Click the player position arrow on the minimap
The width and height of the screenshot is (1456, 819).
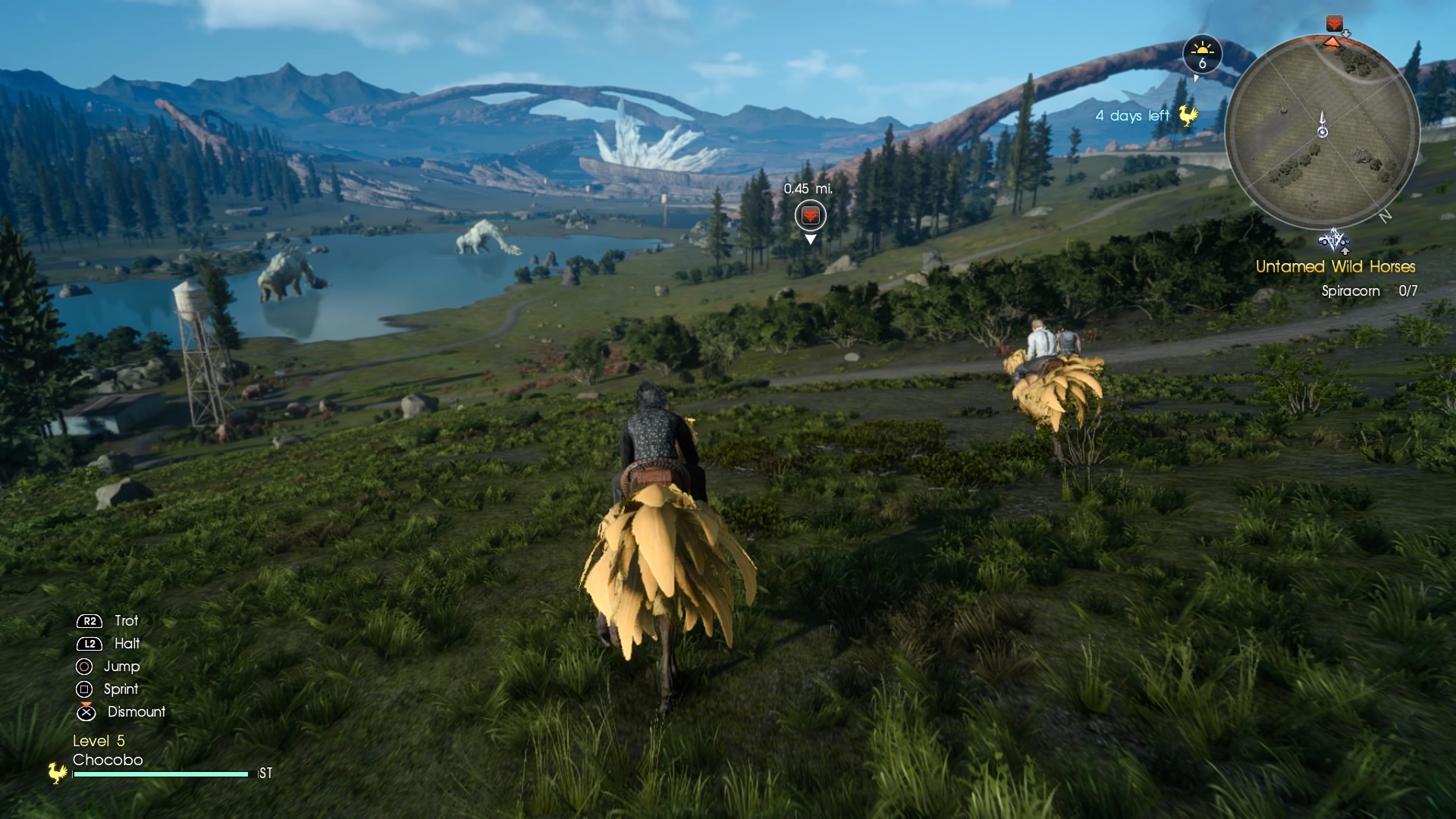click(1323, 130)
